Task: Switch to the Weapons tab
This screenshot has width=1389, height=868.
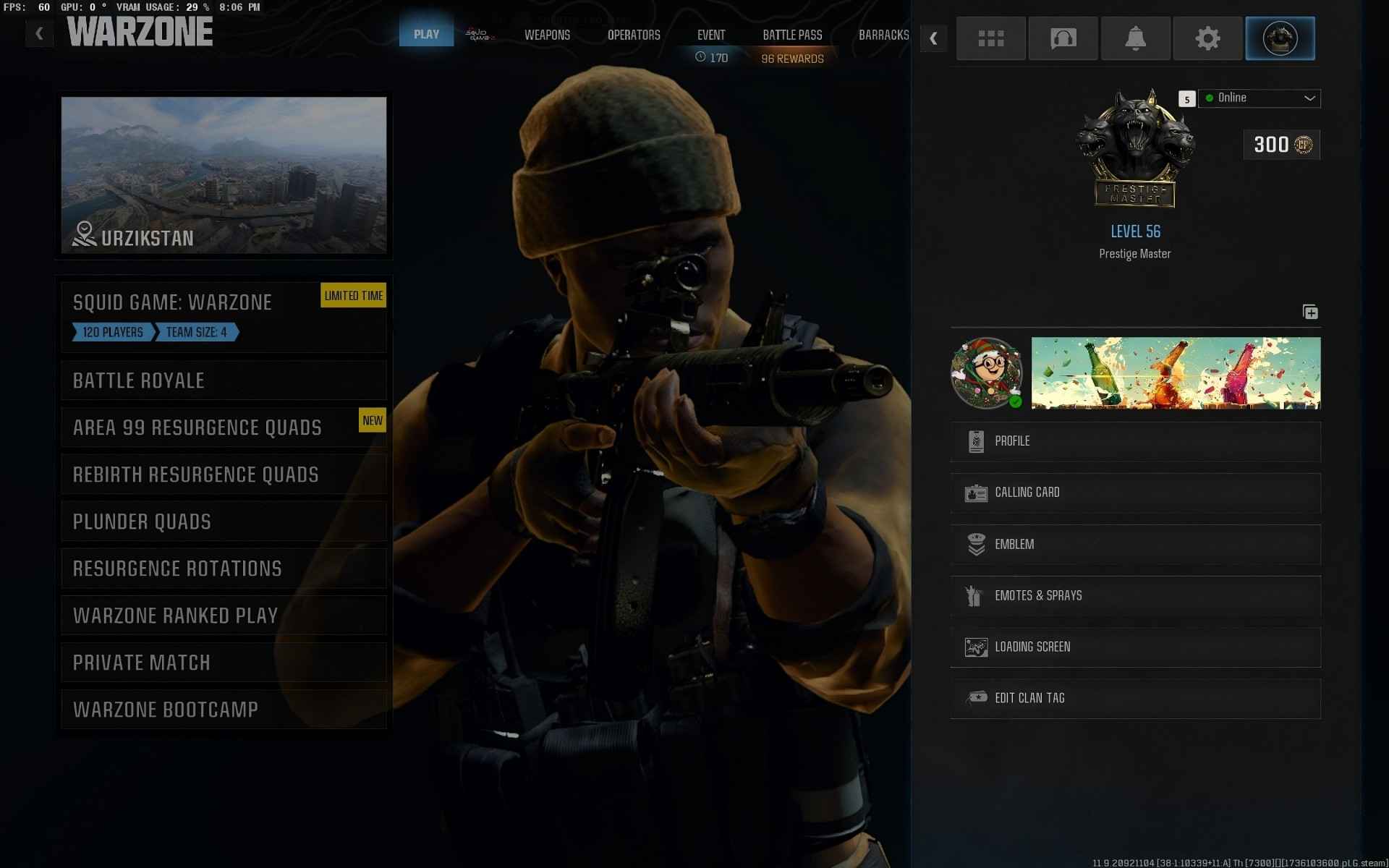Action: click(x=547, y=35)
